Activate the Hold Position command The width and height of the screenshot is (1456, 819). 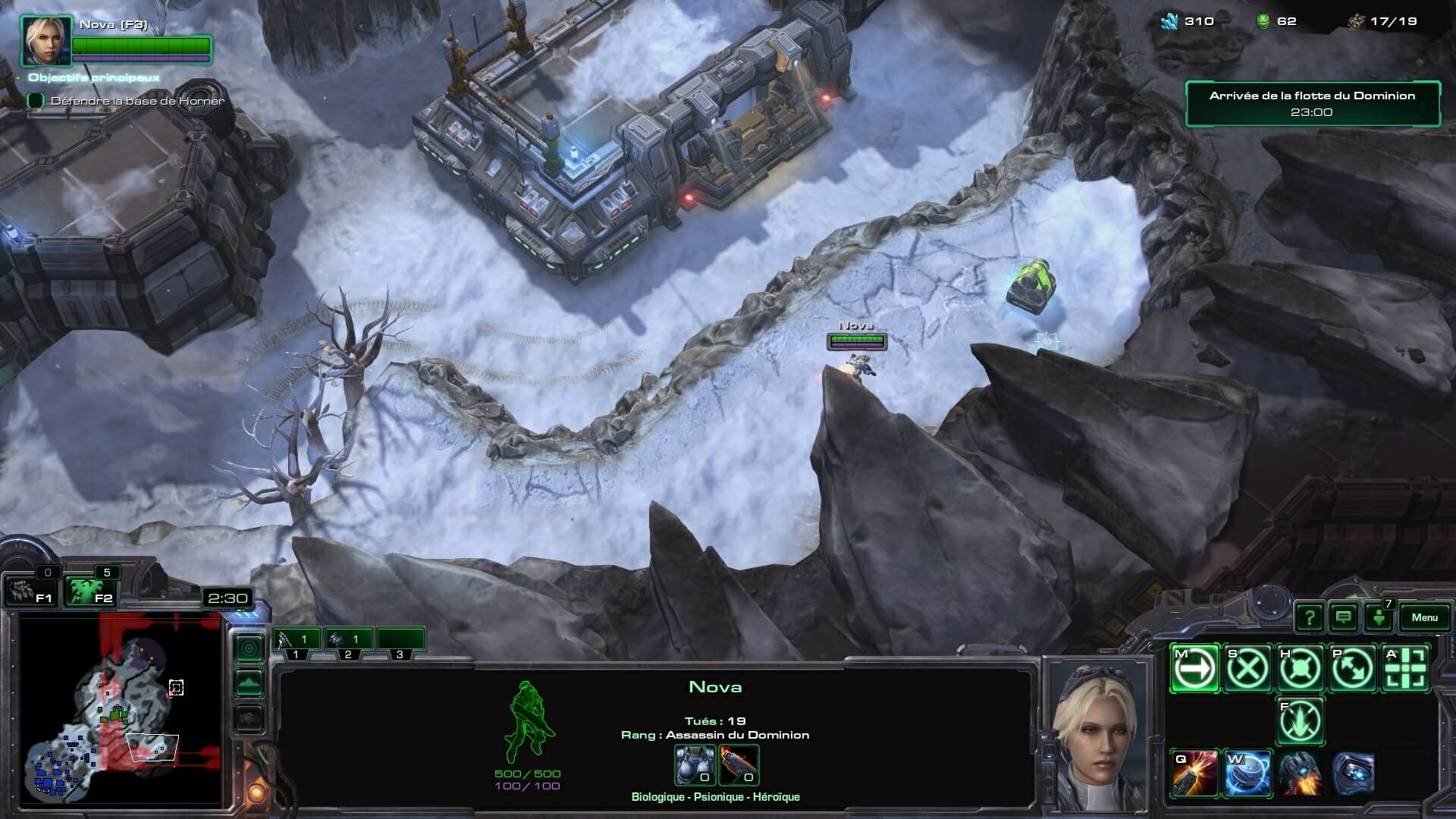coord(1301,669)
